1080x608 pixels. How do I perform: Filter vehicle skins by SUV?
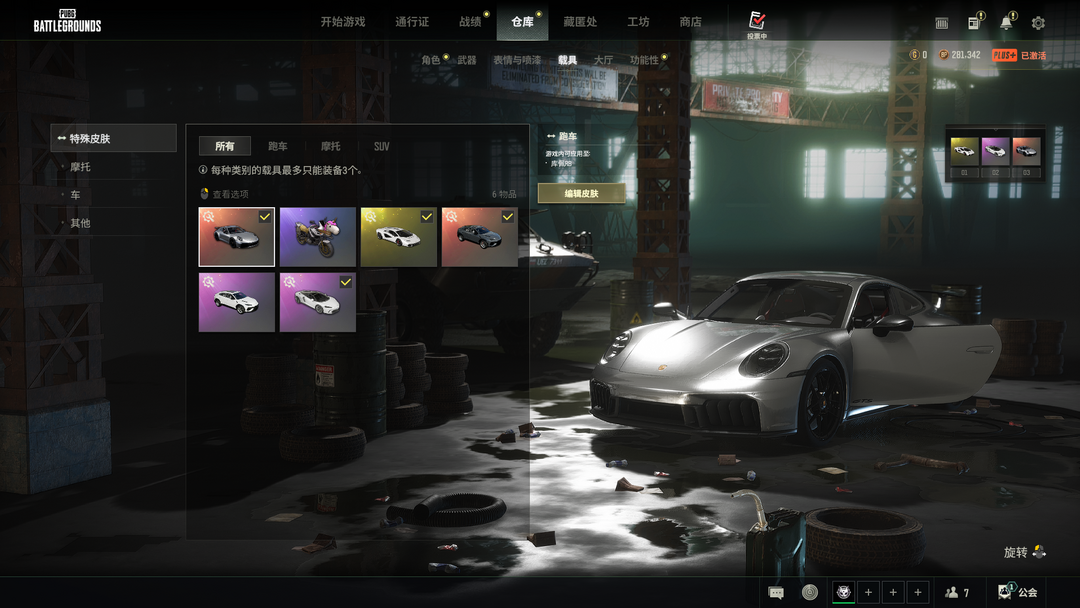coord(381,147)
